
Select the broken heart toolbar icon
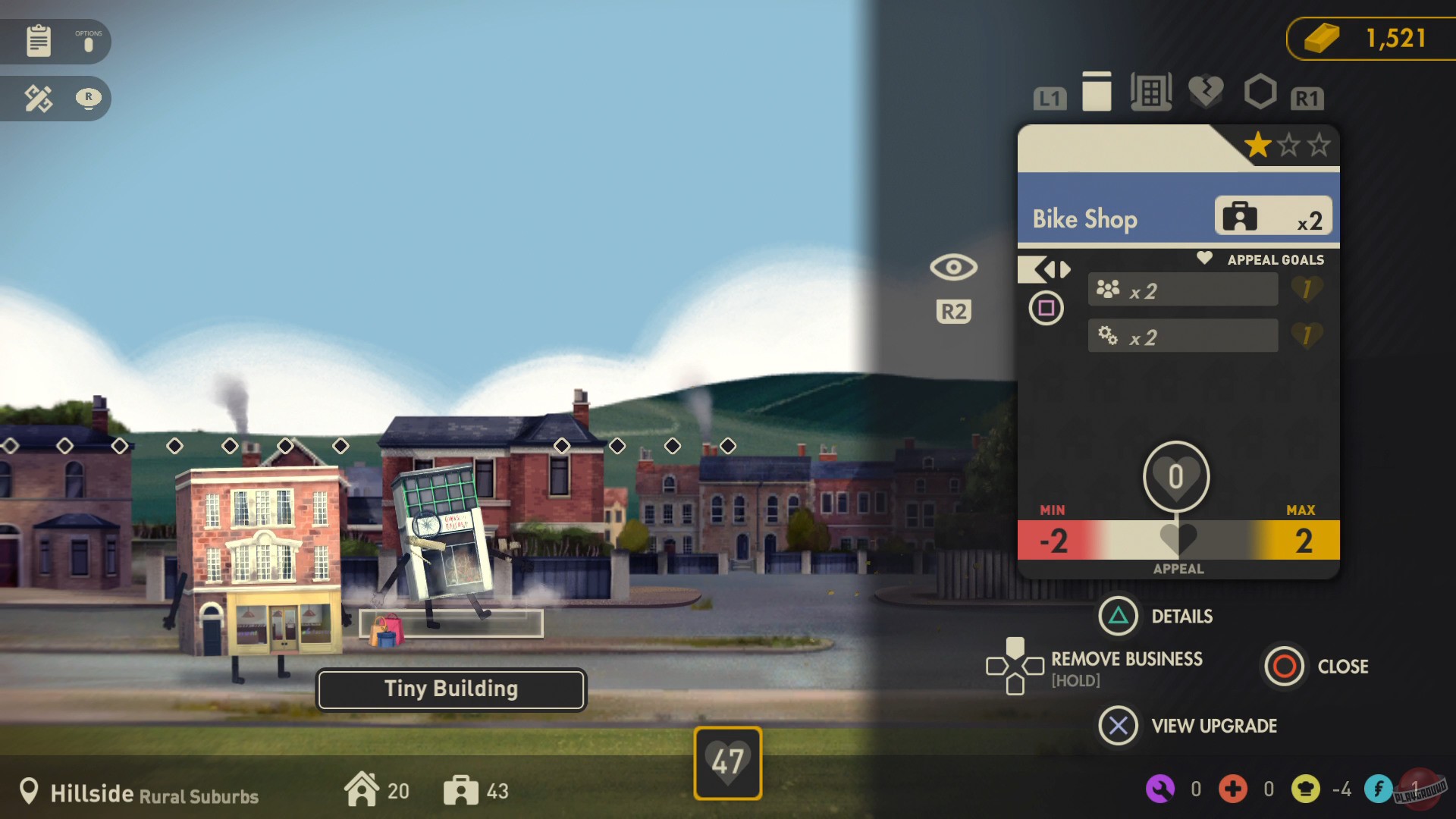click(1206, 91)
